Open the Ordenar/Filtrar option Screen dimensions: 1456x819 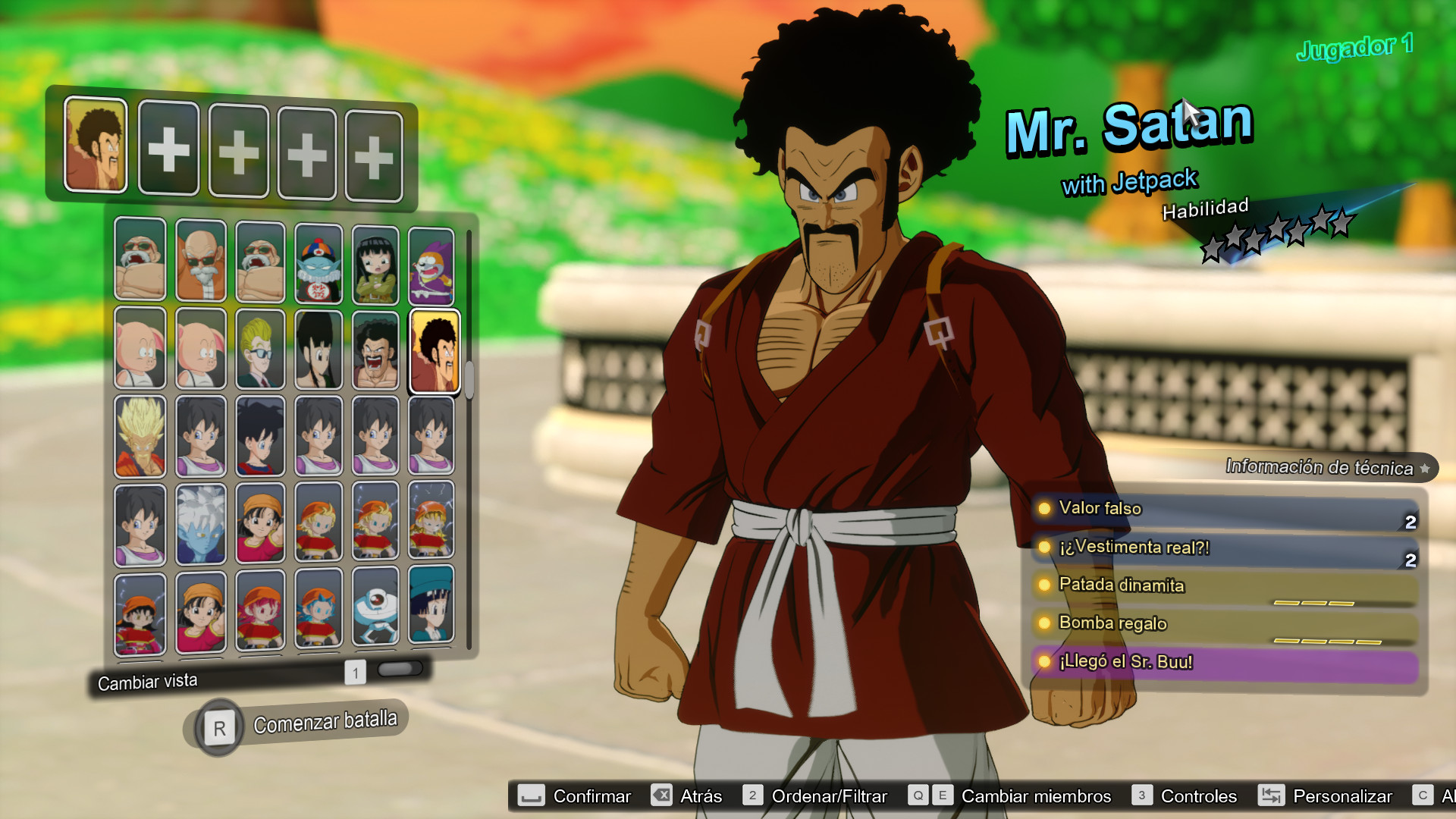click(828, 796)
